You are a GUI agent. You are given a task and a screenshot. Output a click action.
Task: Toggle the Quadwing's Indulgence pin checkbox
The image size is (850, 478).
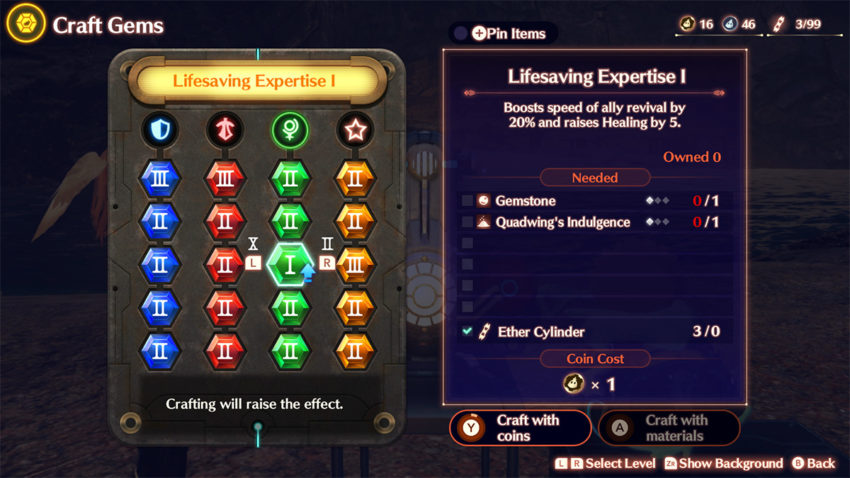468,222
